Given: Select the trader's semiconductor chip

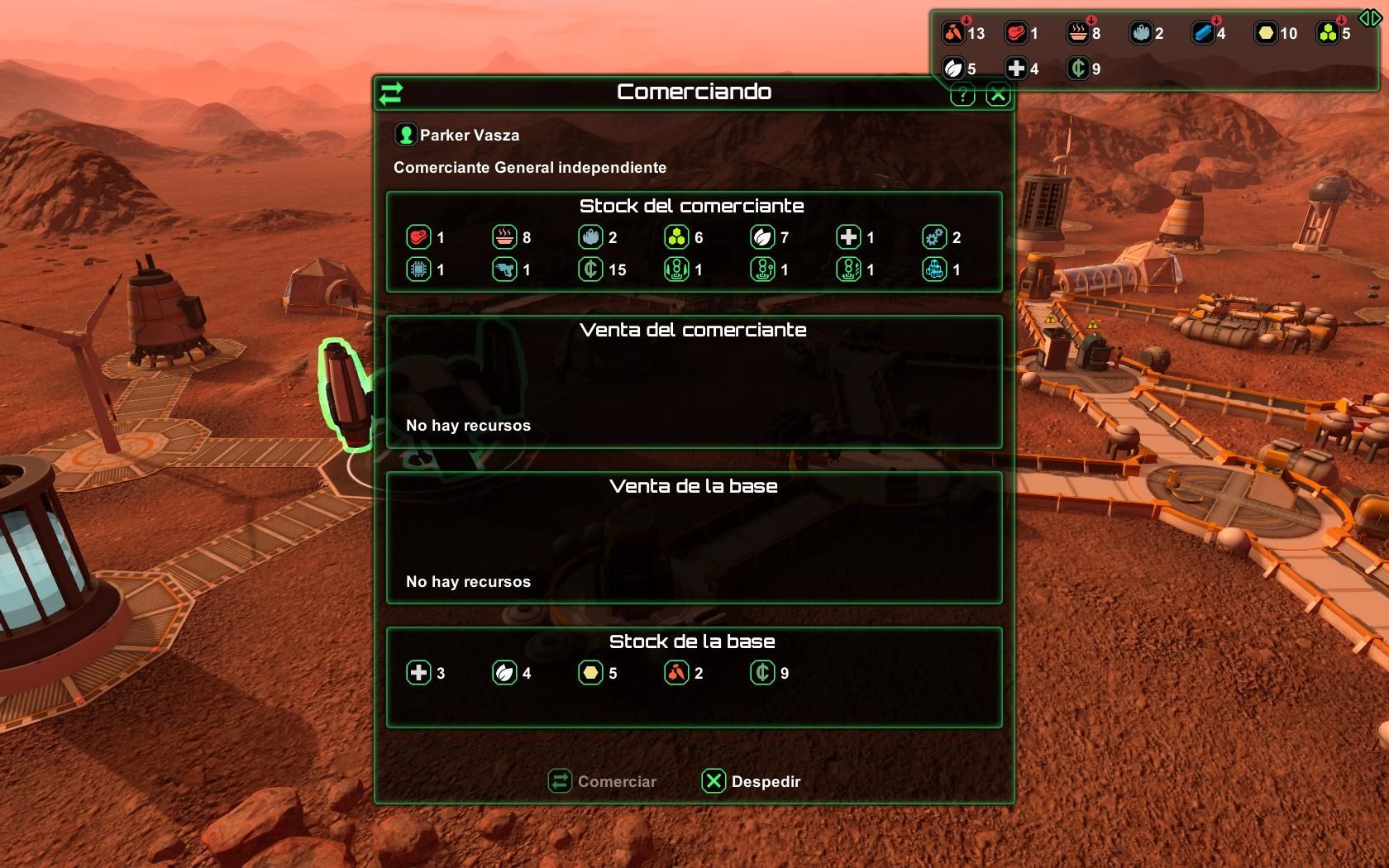Looking at the screenshot, I should [419, 269].
